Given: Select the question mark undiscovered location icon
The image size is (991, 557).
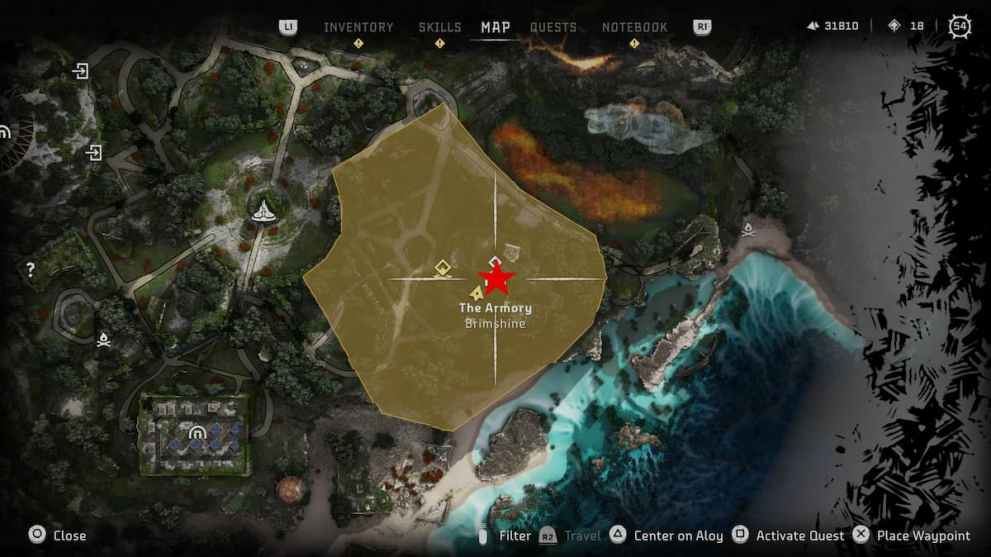Looking at the screenshot, I should tap(31, 269).
